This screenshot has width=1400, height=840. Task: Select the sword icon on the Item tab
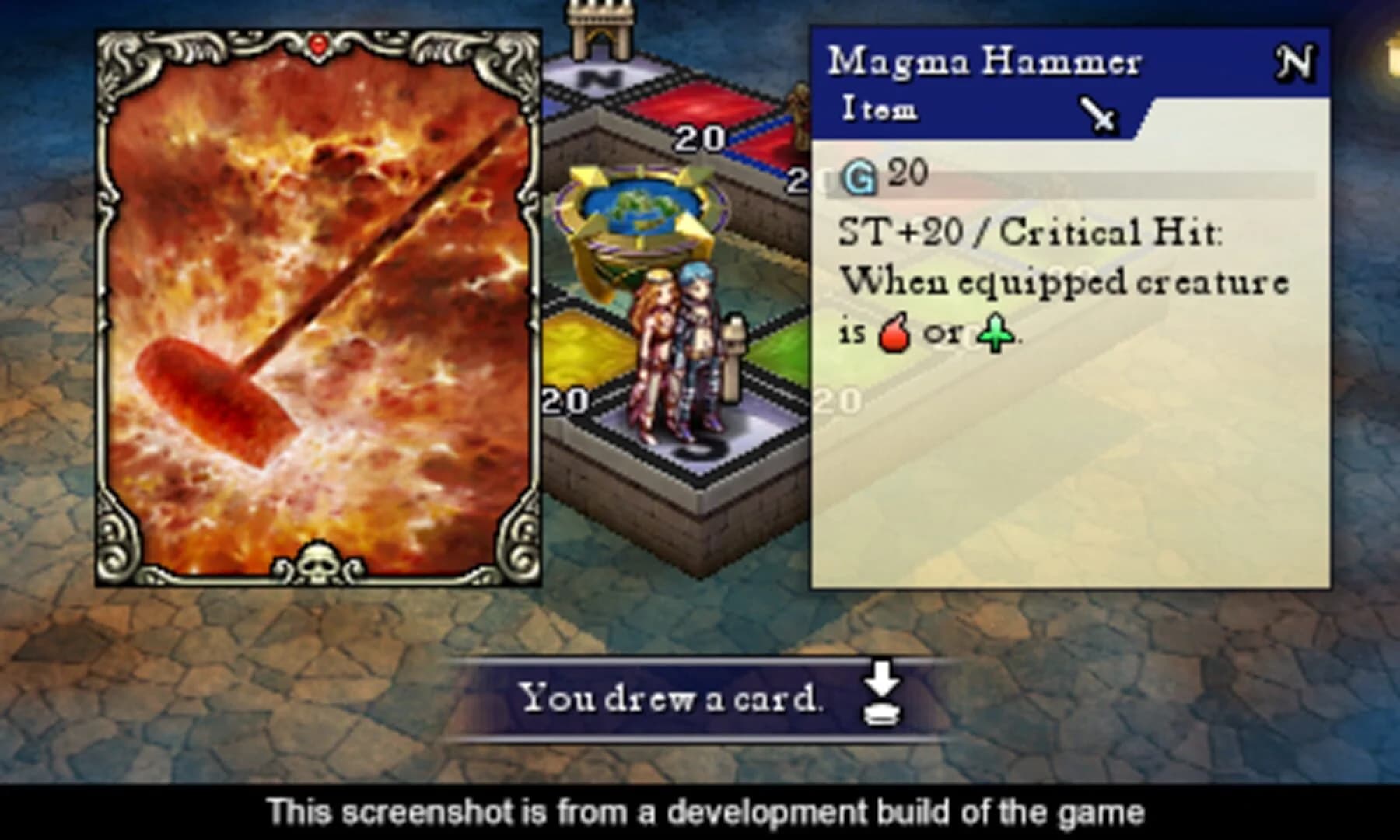coord(1097,114)
